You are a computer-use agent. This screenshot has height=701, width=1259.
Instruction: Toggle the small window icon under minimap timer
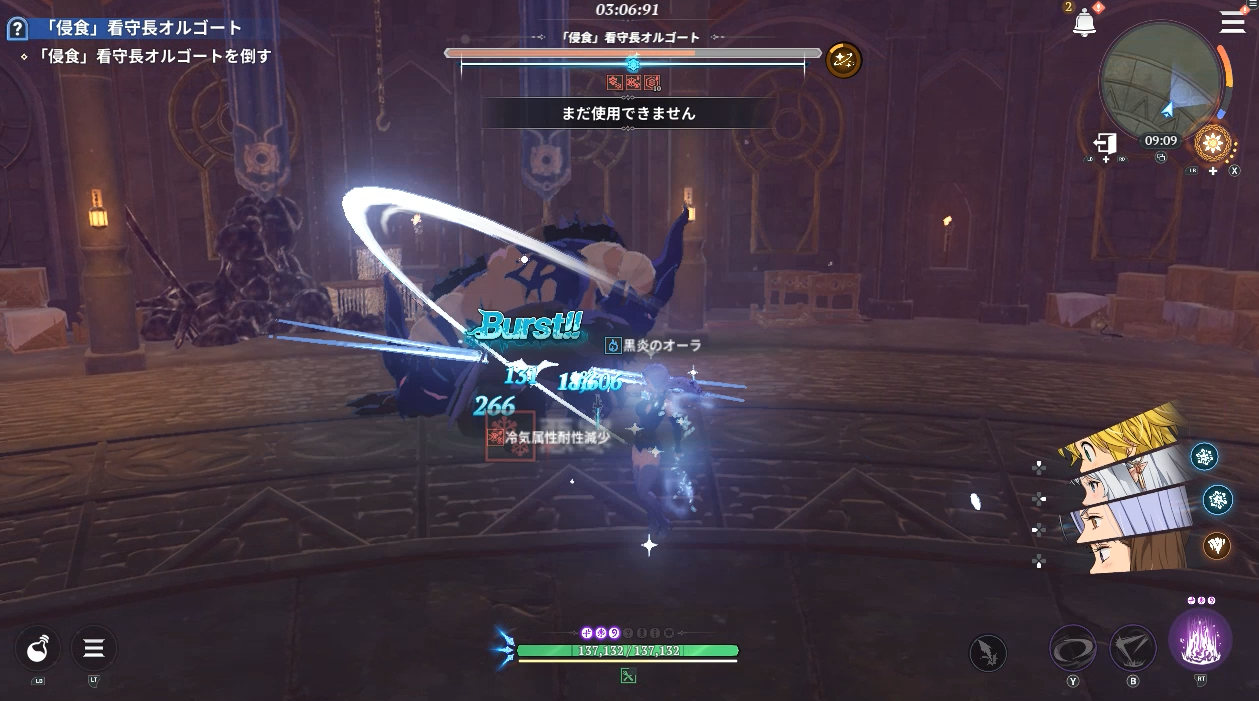[1162, 157]
